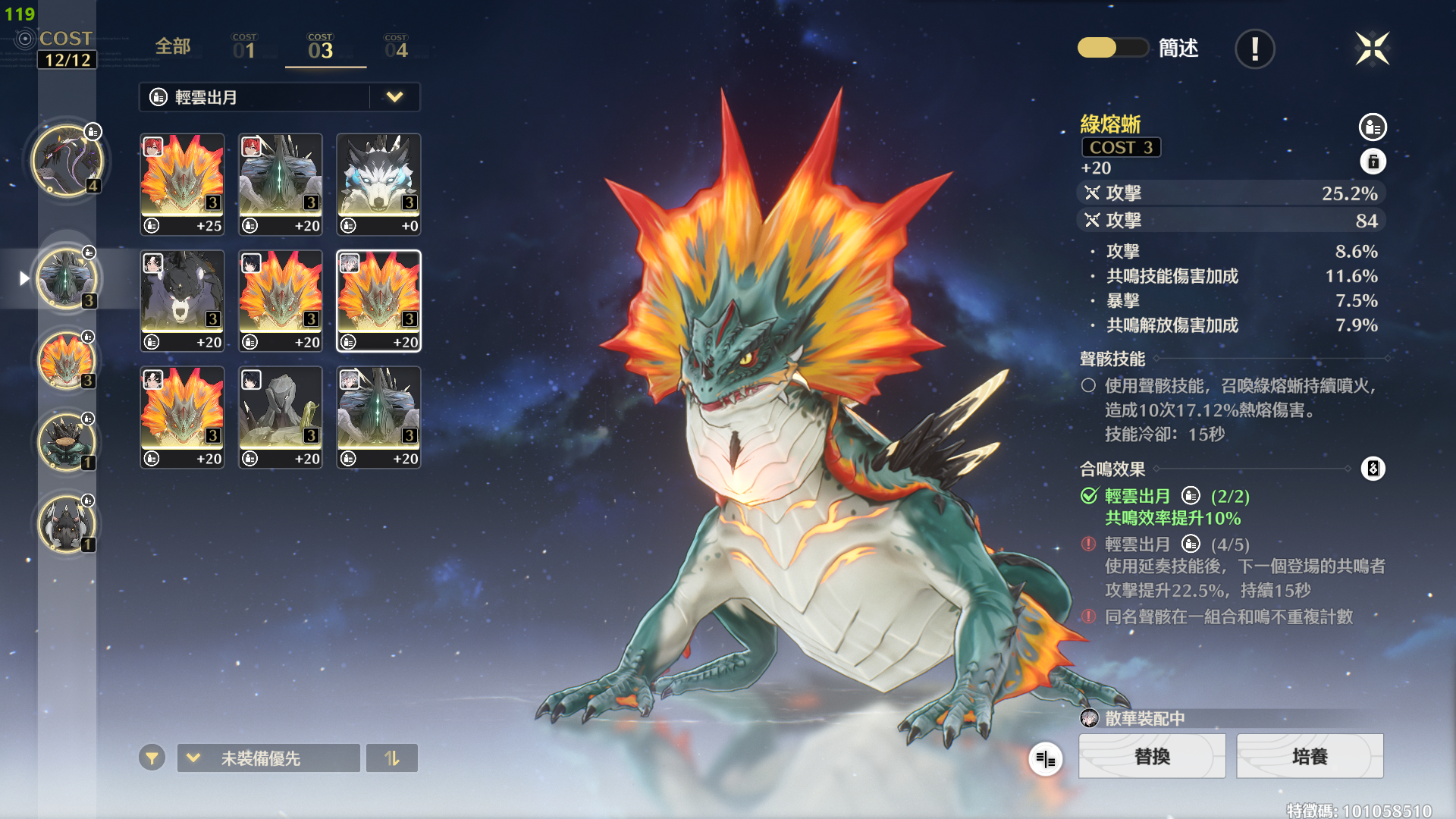Select the COST 1 tab

coord(244,47)
